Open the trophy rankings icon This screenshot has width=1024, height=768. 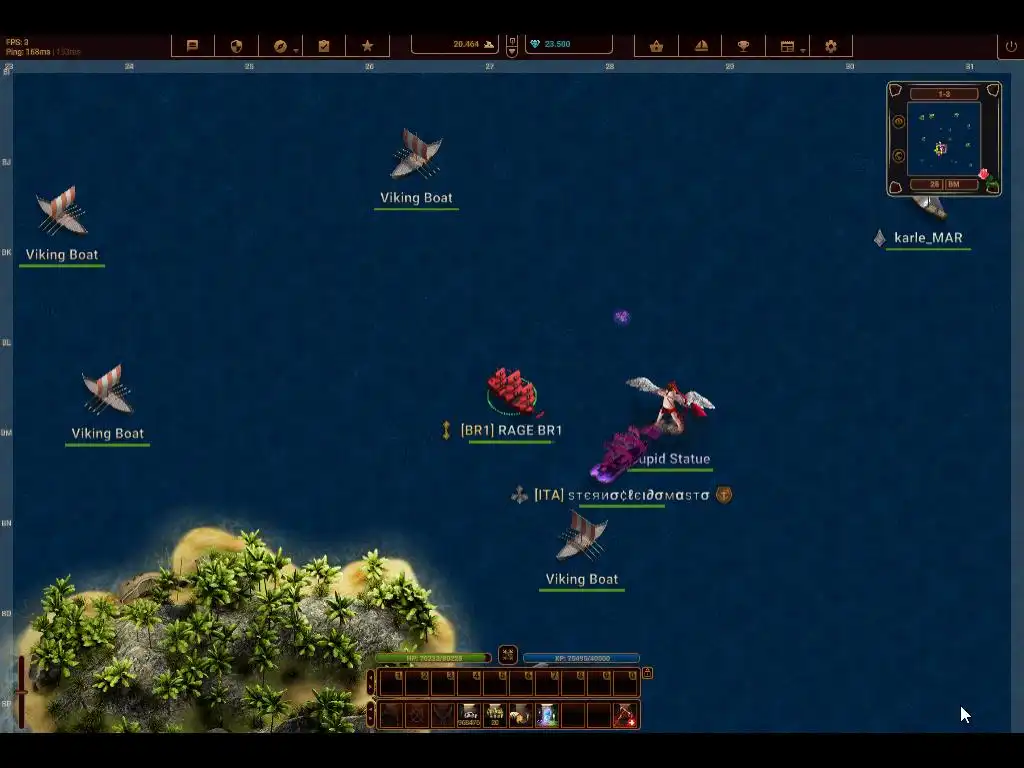(x=744, y=46)
